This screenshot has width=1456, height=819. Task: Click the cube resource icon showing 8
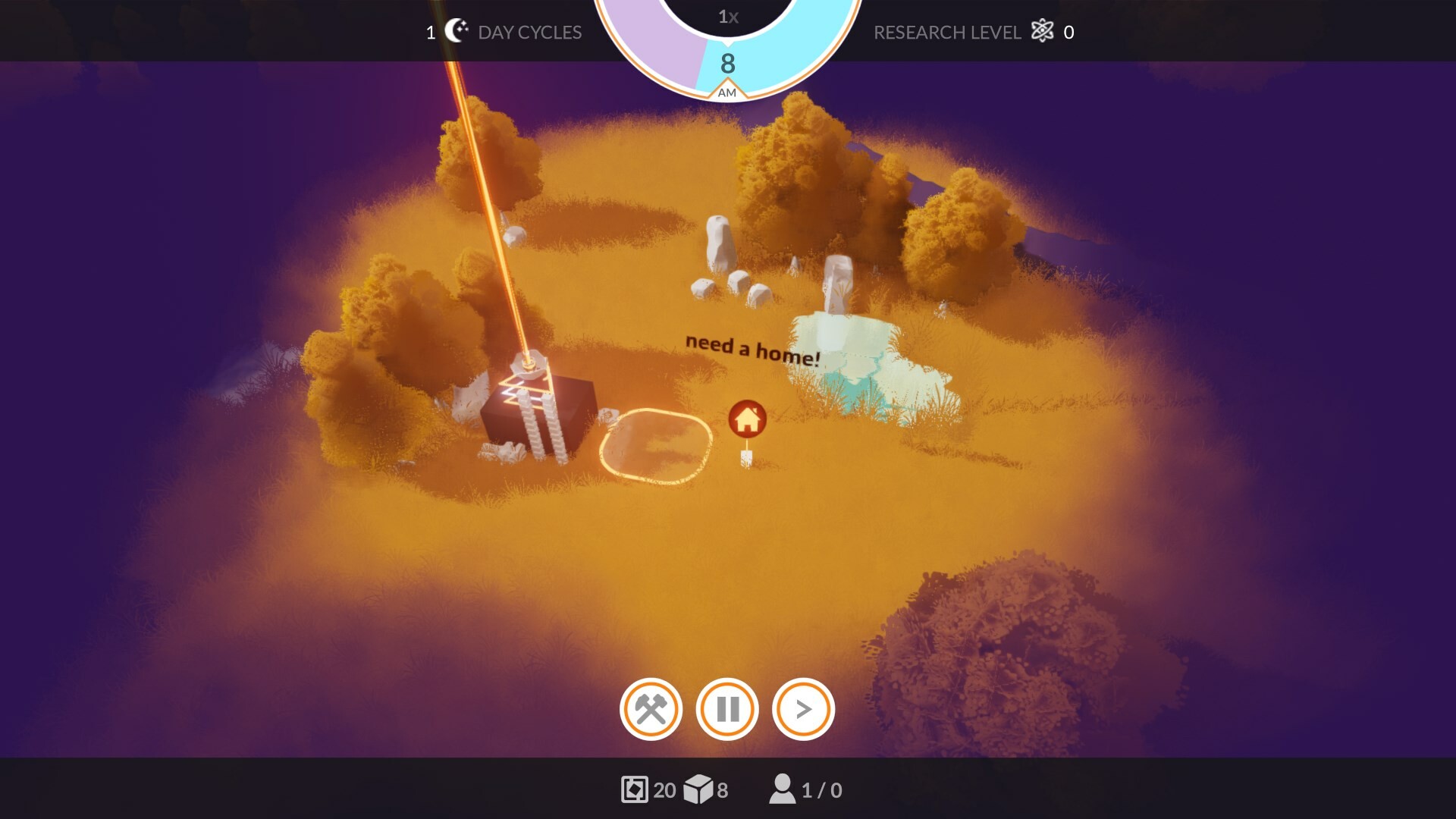click(701, 789)
